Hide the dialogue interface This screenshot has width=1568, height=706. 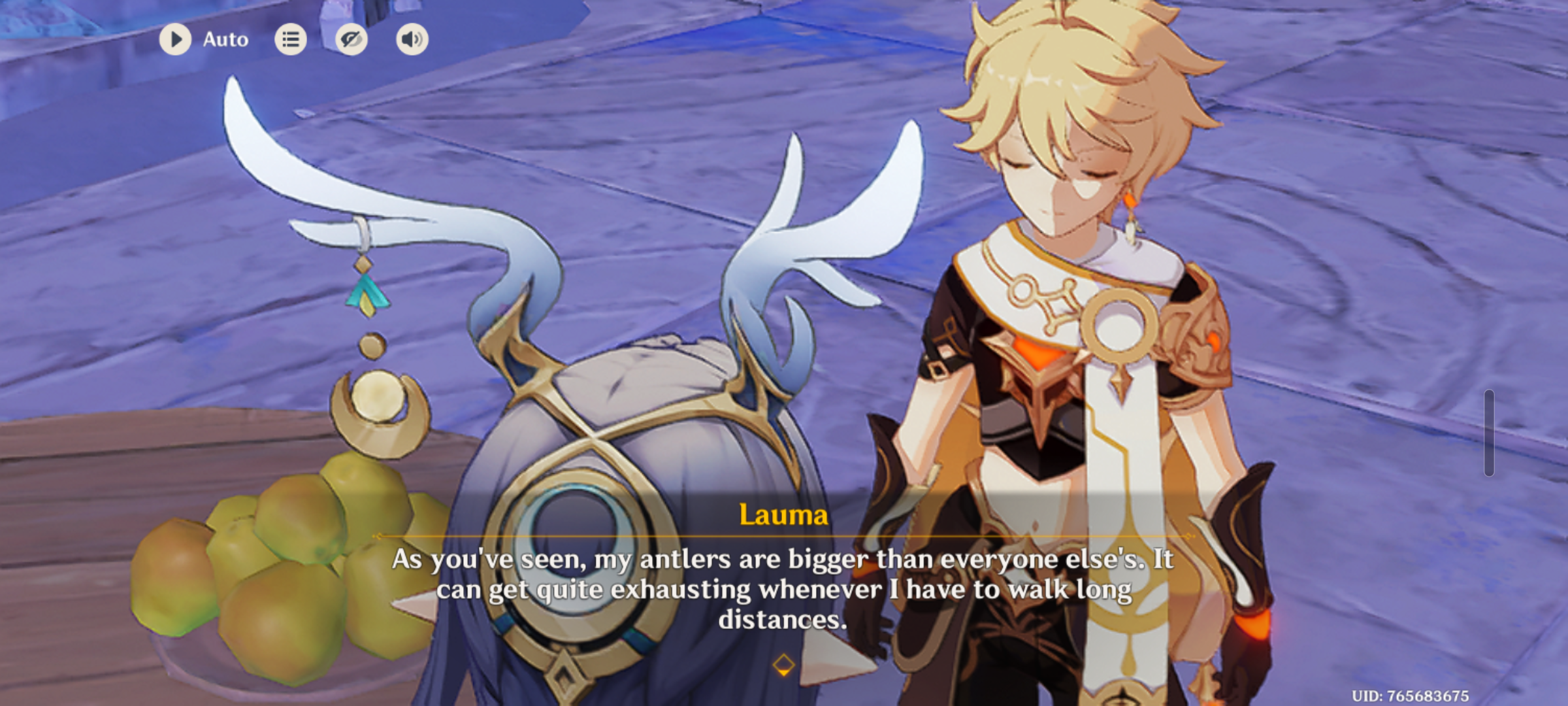[351, 40]
